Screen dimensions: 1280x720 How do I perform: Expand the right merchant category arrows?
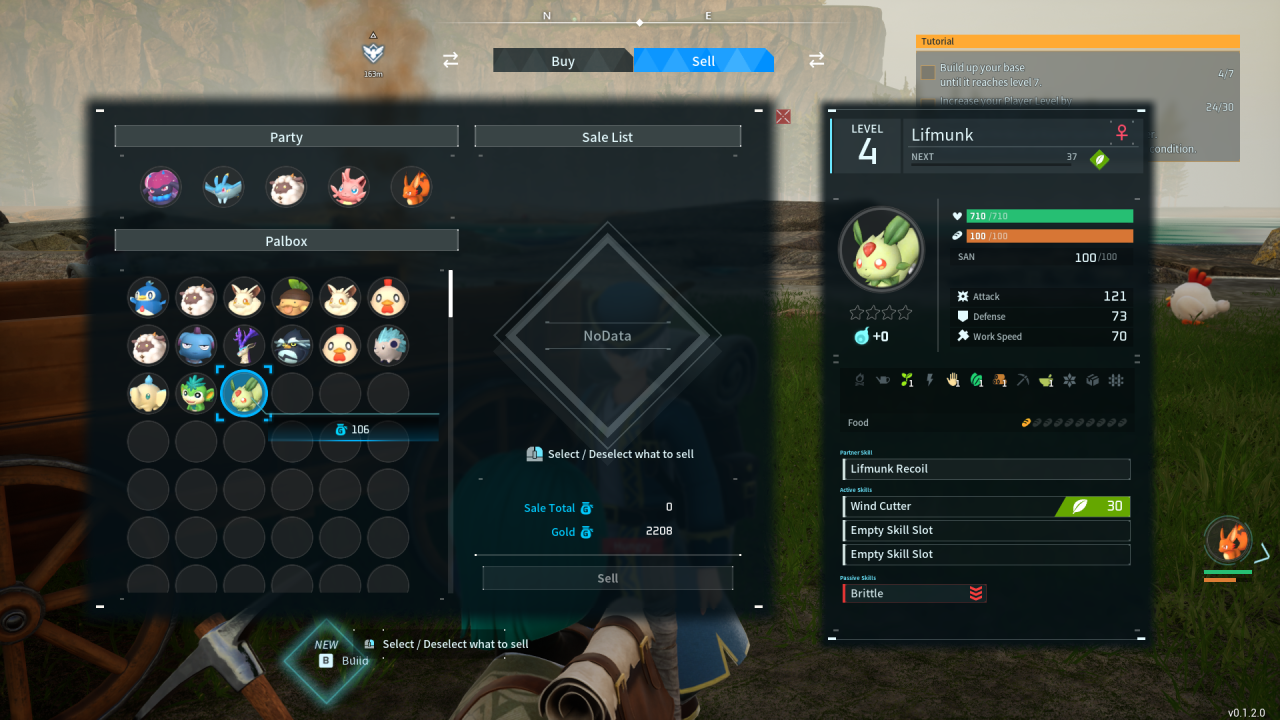click(x=816, y=60)
